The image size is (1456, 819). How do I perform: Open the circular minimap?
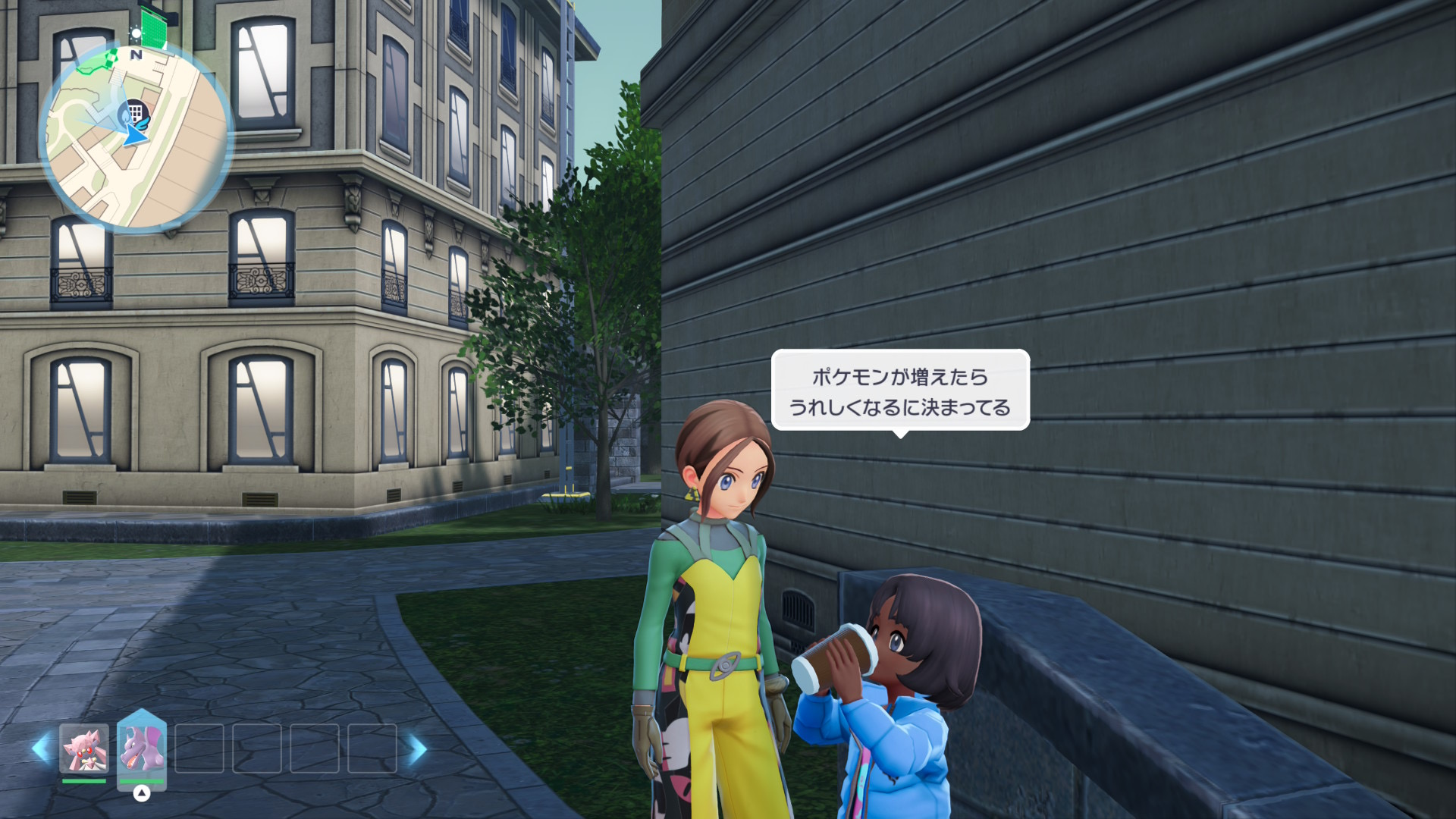[x=135, y=136]
